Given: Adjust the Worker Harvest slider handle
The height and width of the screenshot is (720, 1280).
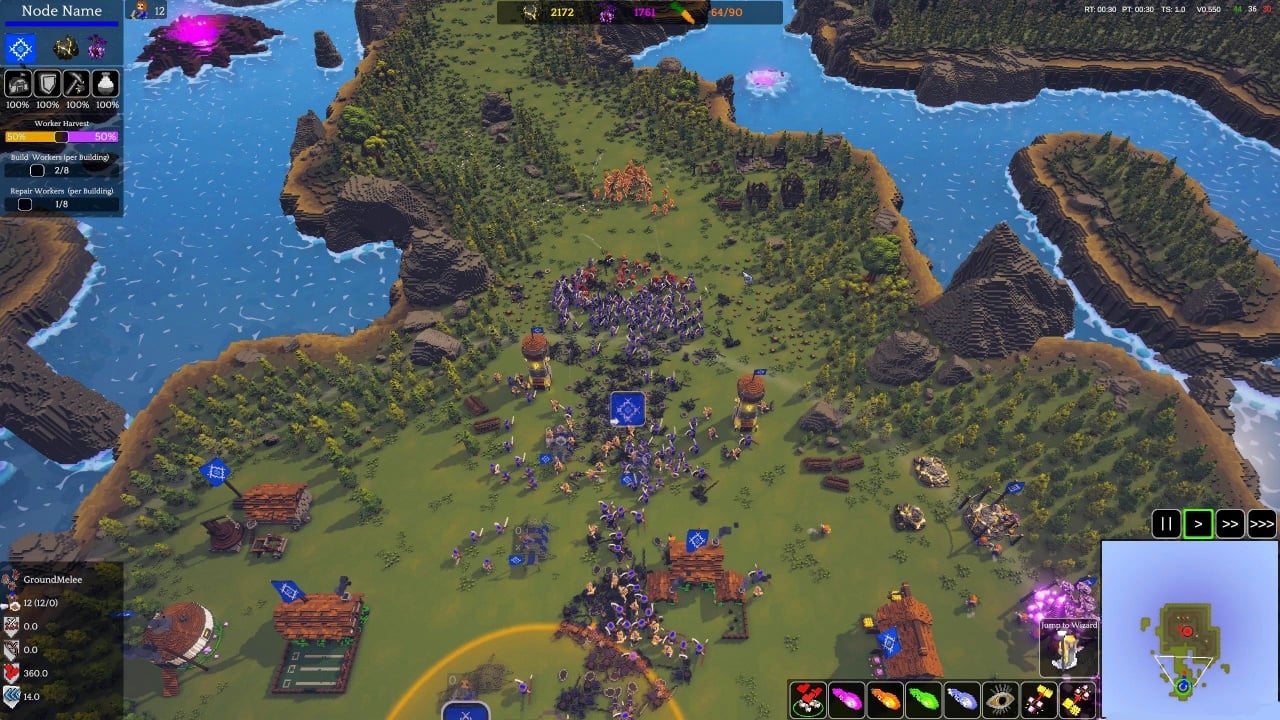Looking at the screenshot, I should tap(61, 137).
